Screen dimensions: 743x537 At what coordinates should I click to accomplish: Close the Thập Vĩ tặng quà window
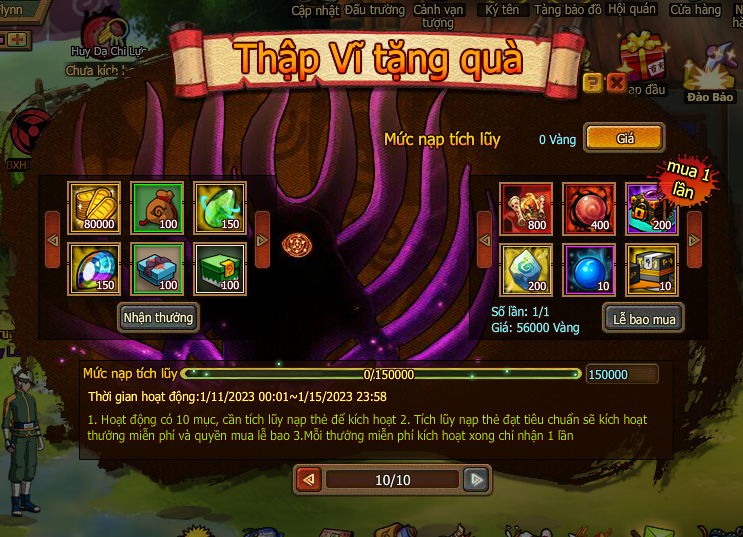coord(617,83)
